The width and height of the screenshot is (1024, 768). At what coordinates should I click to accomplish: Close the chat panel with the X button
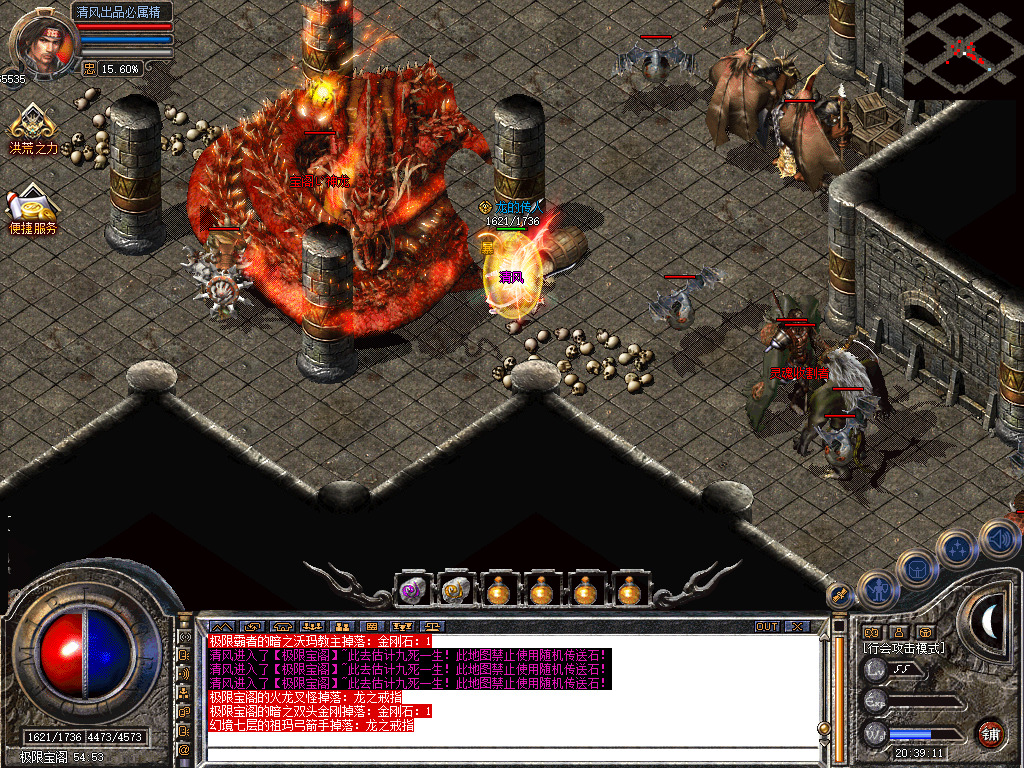point(797,626)
